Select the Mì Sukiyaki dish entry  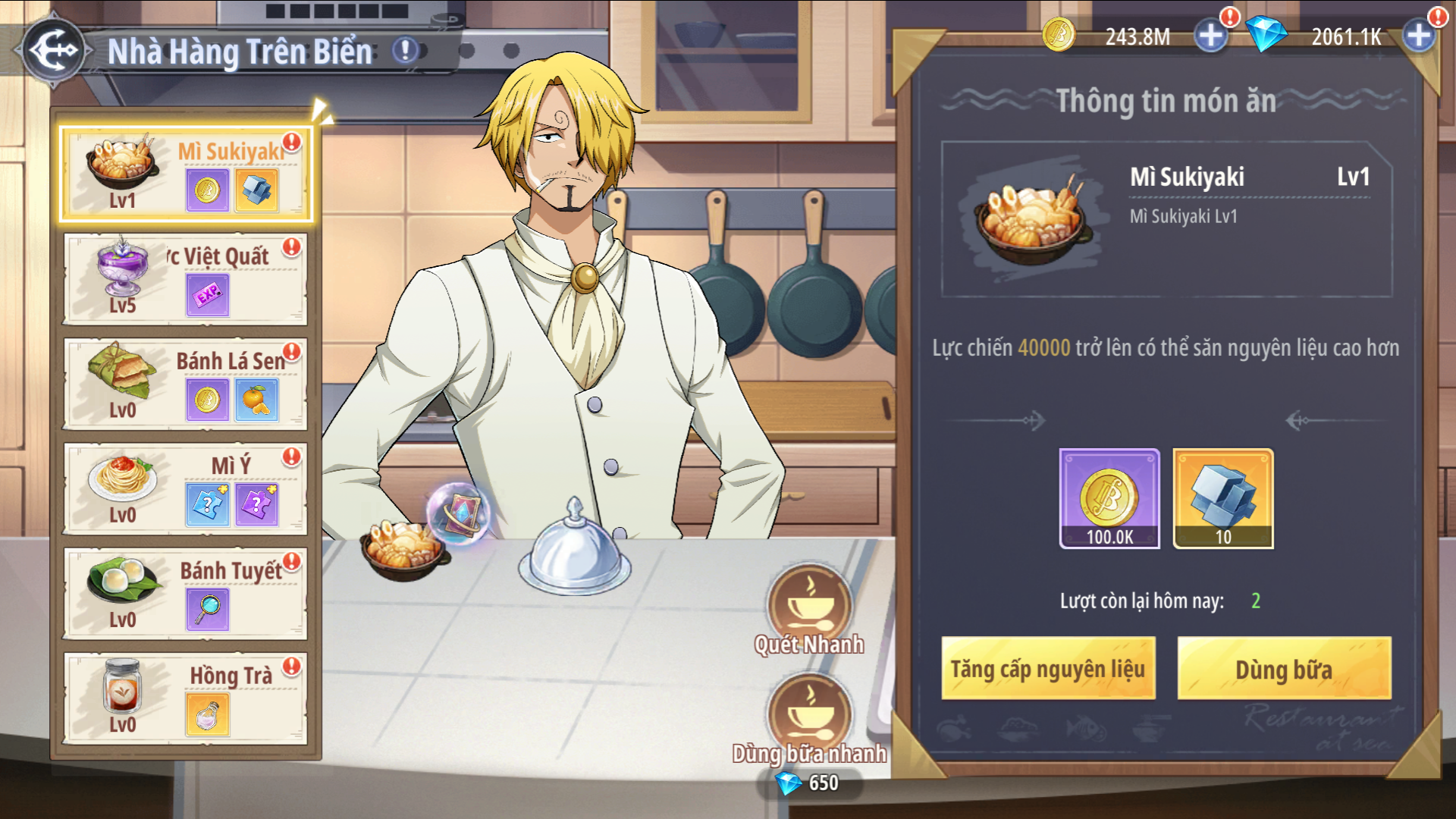186,174
